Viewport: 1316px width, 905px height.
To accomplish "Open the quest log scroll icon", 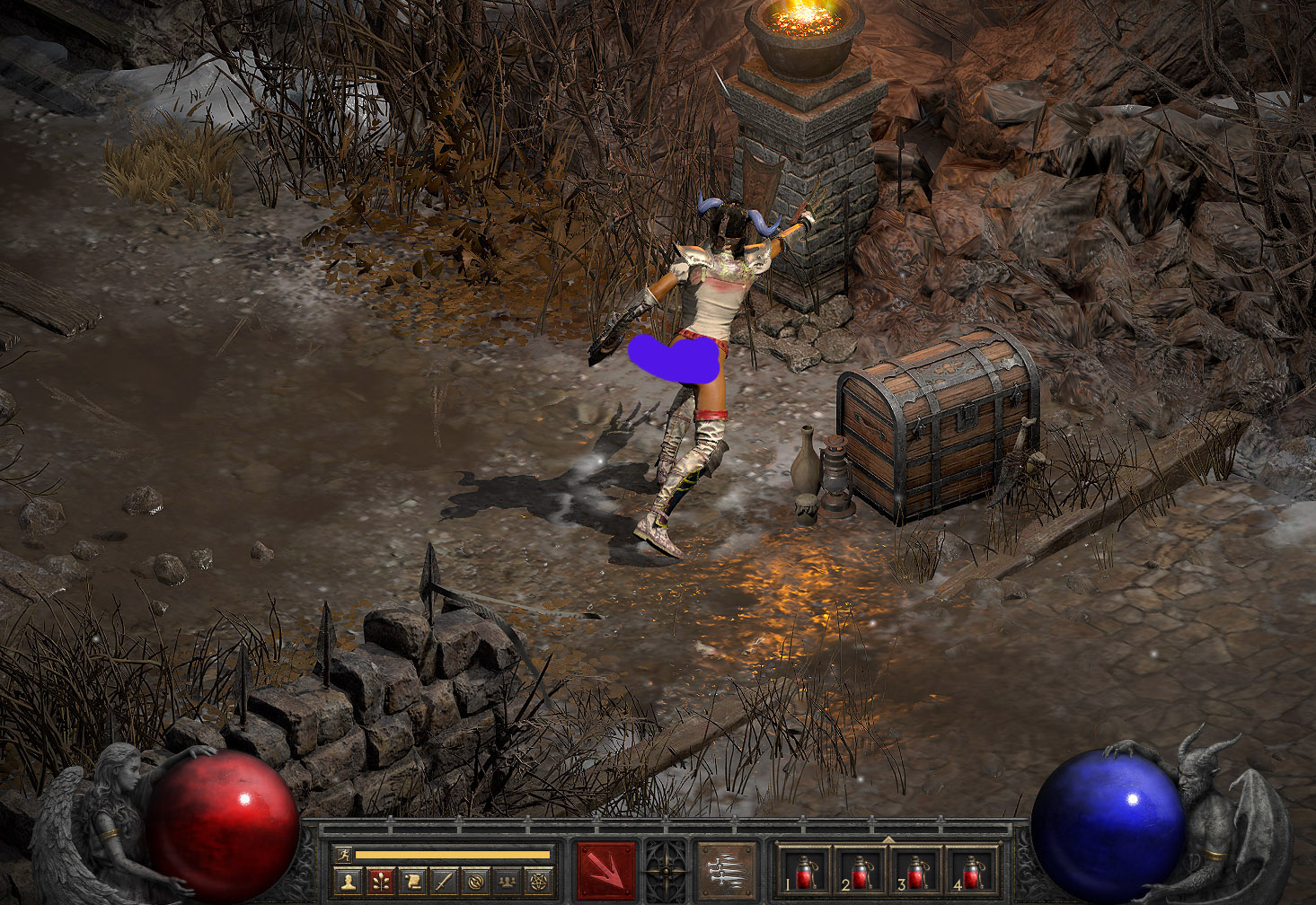I will tap(411, 882).
